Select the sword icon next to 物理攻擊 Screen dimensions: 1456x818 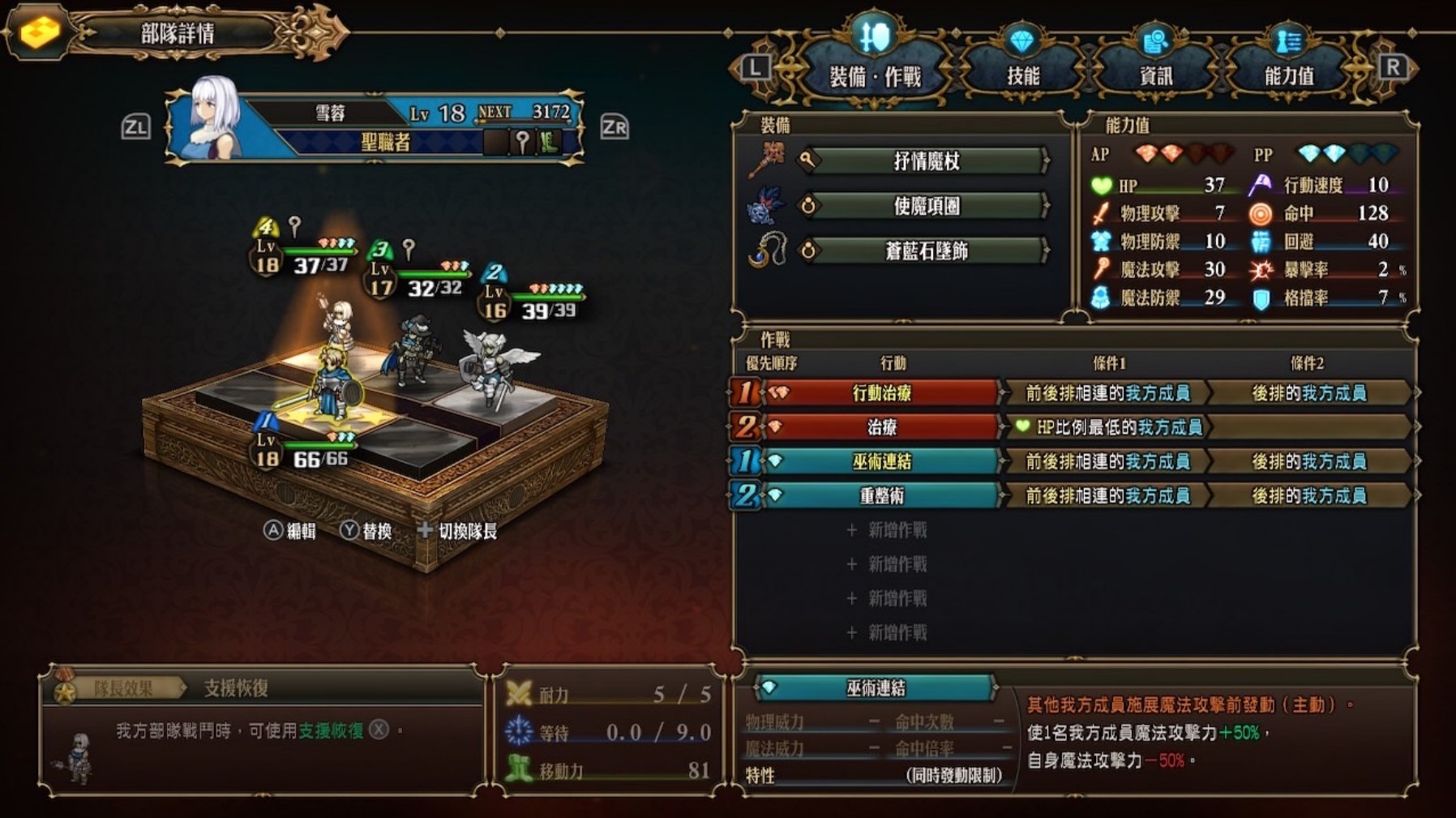pos(1103,212)
